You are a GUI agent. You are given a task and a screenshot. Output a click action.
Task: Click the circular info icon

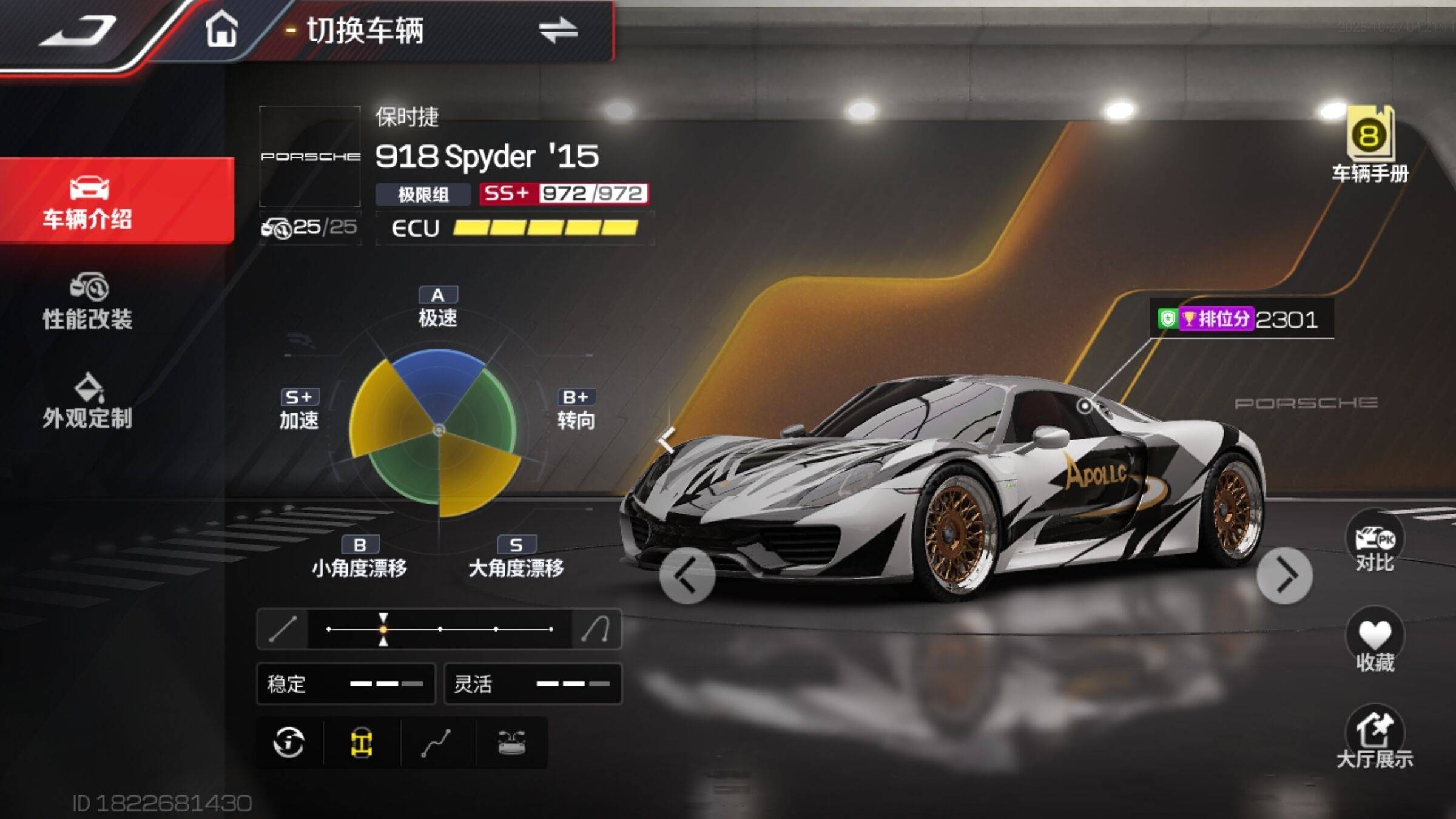pyautogui.click(x=289, y=743)
